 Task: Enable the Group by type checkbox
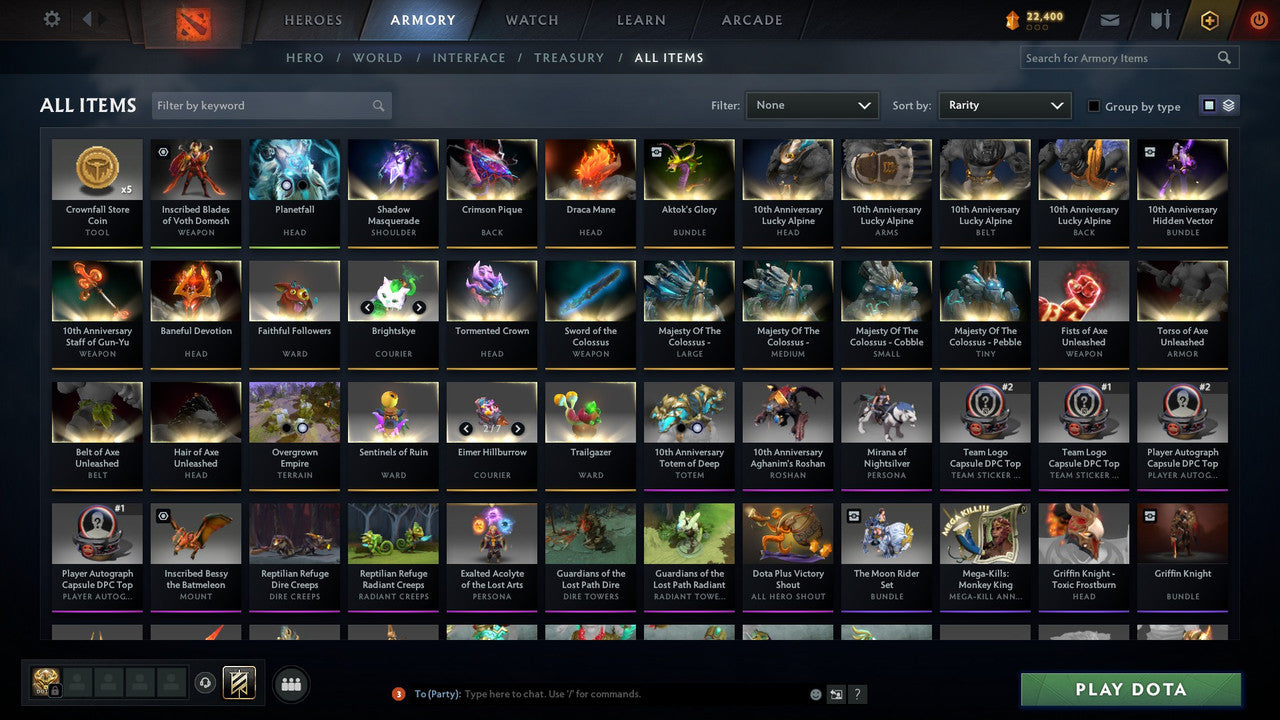(1094, 106)
